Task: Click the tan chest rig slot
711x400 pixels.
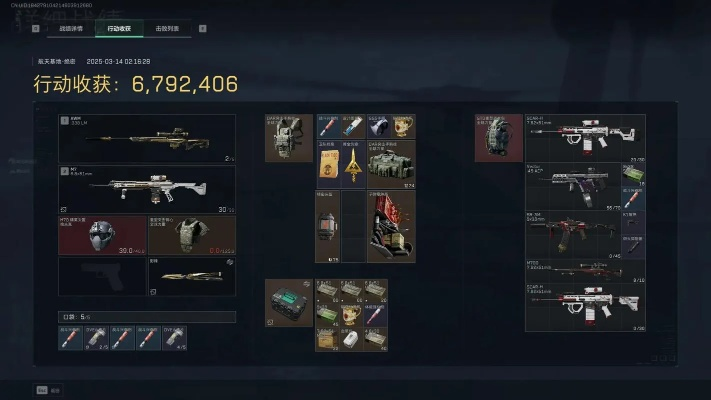Action: coord(289,138)
